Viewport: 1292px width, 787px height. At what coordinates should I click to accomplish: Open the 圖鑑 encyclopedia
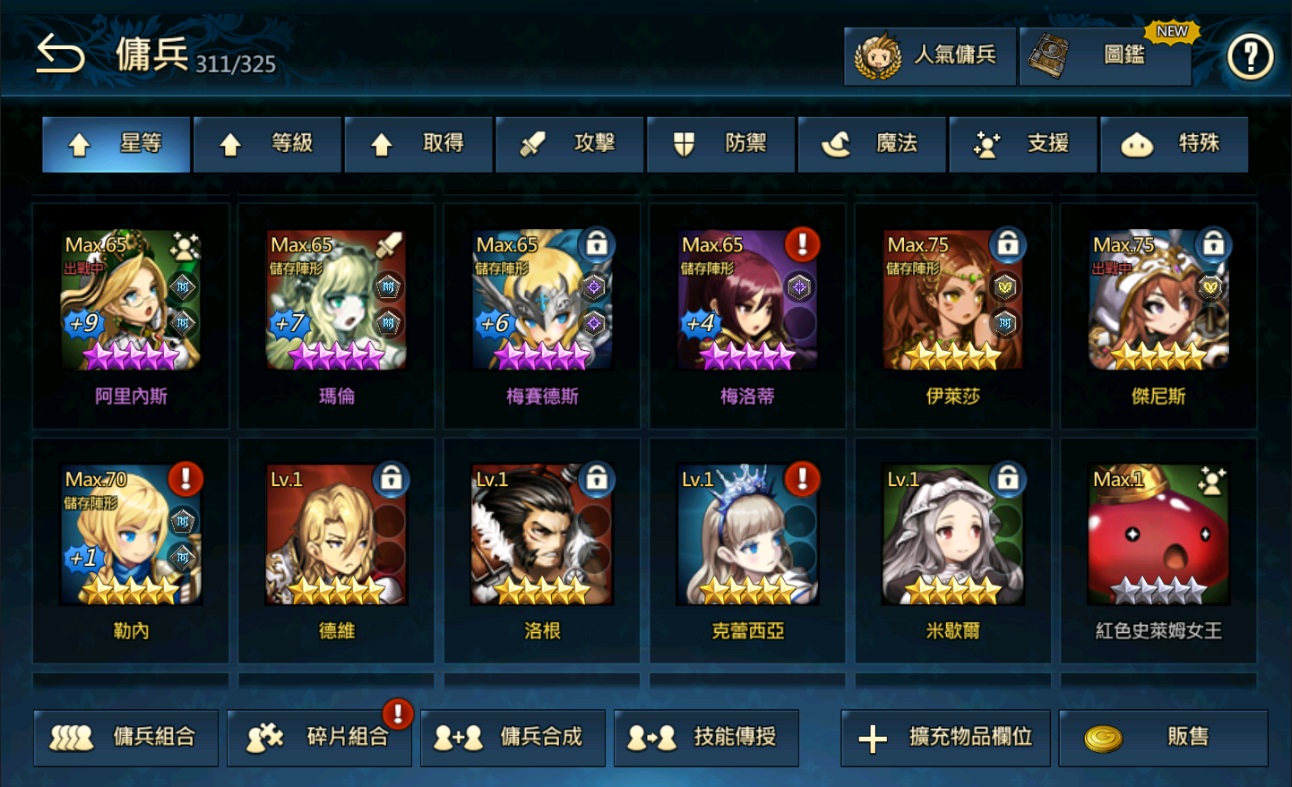[x=1105, y=56]
